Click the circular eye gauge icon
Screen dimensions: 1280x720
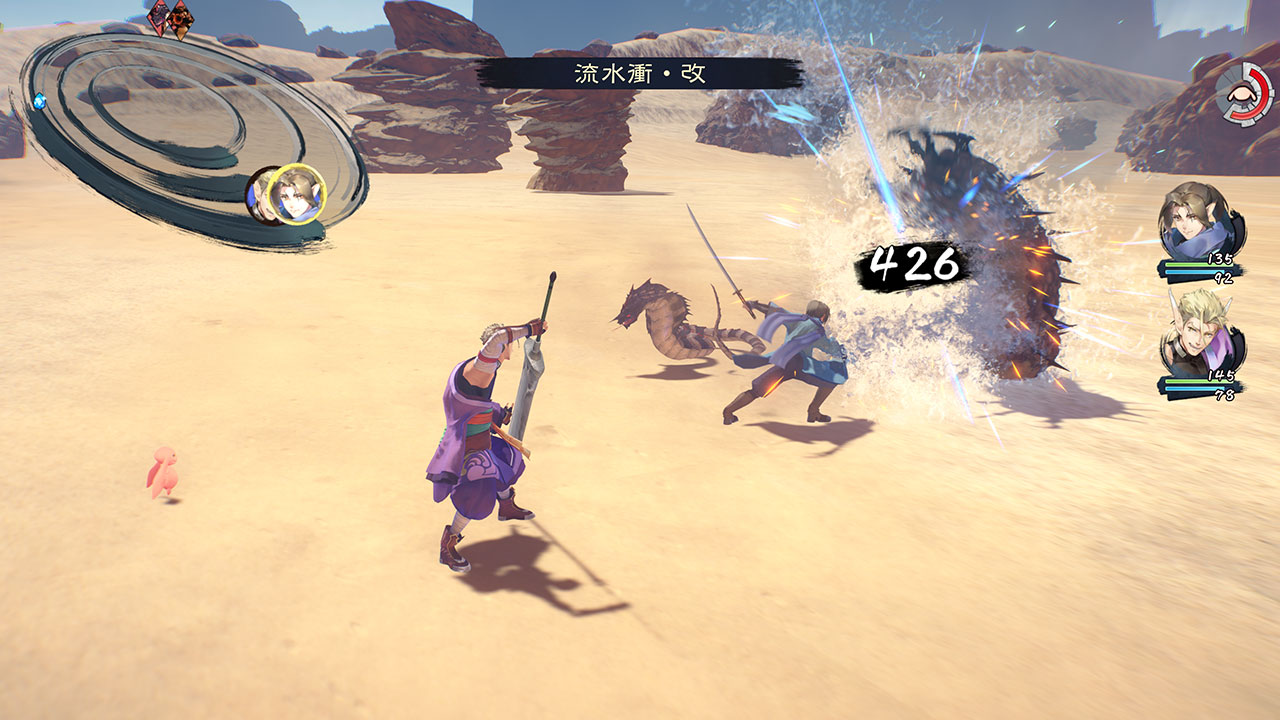1244,93
